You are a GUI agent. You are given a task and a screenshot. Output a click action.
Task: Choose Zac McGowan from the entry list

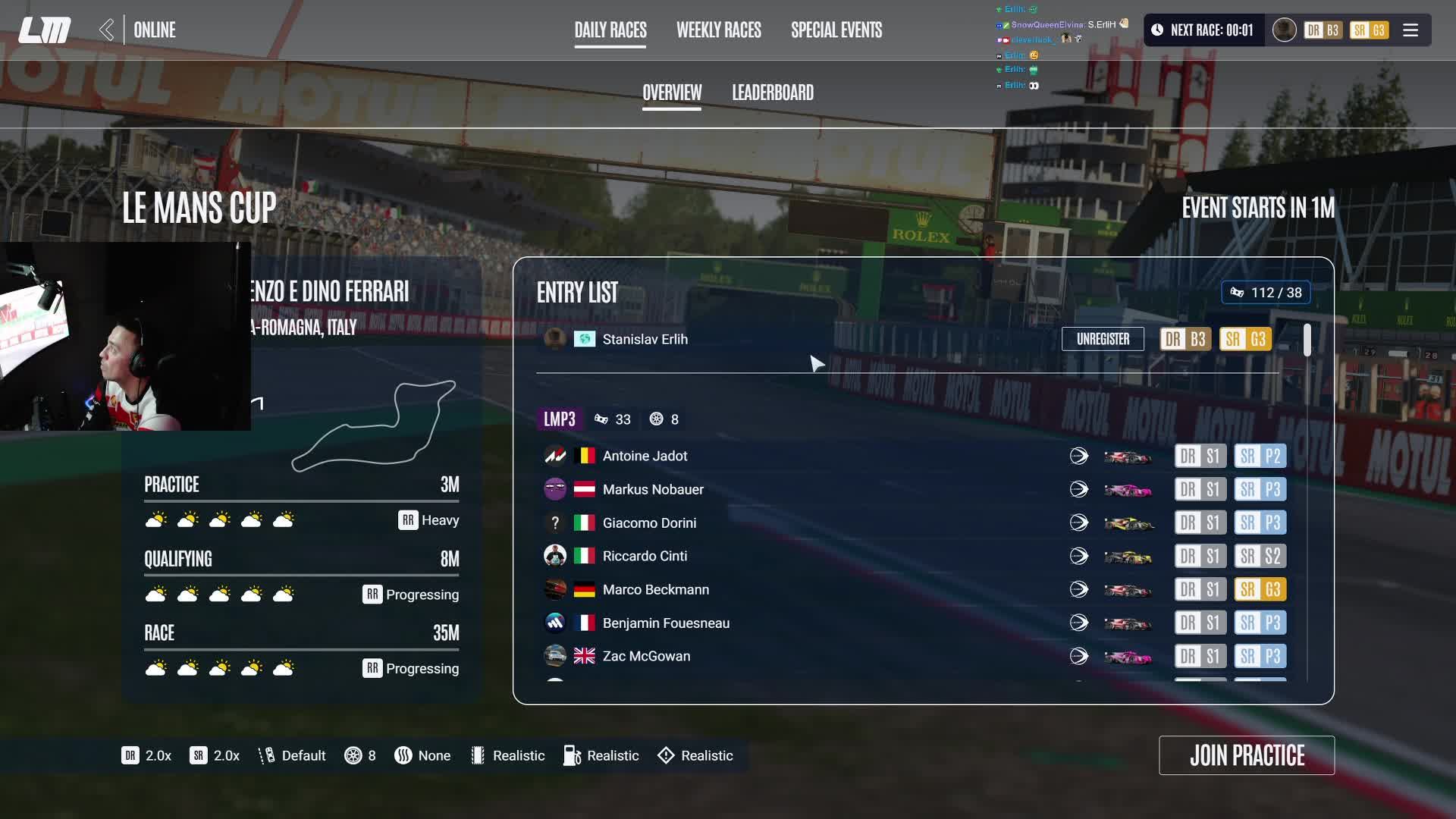646,656
